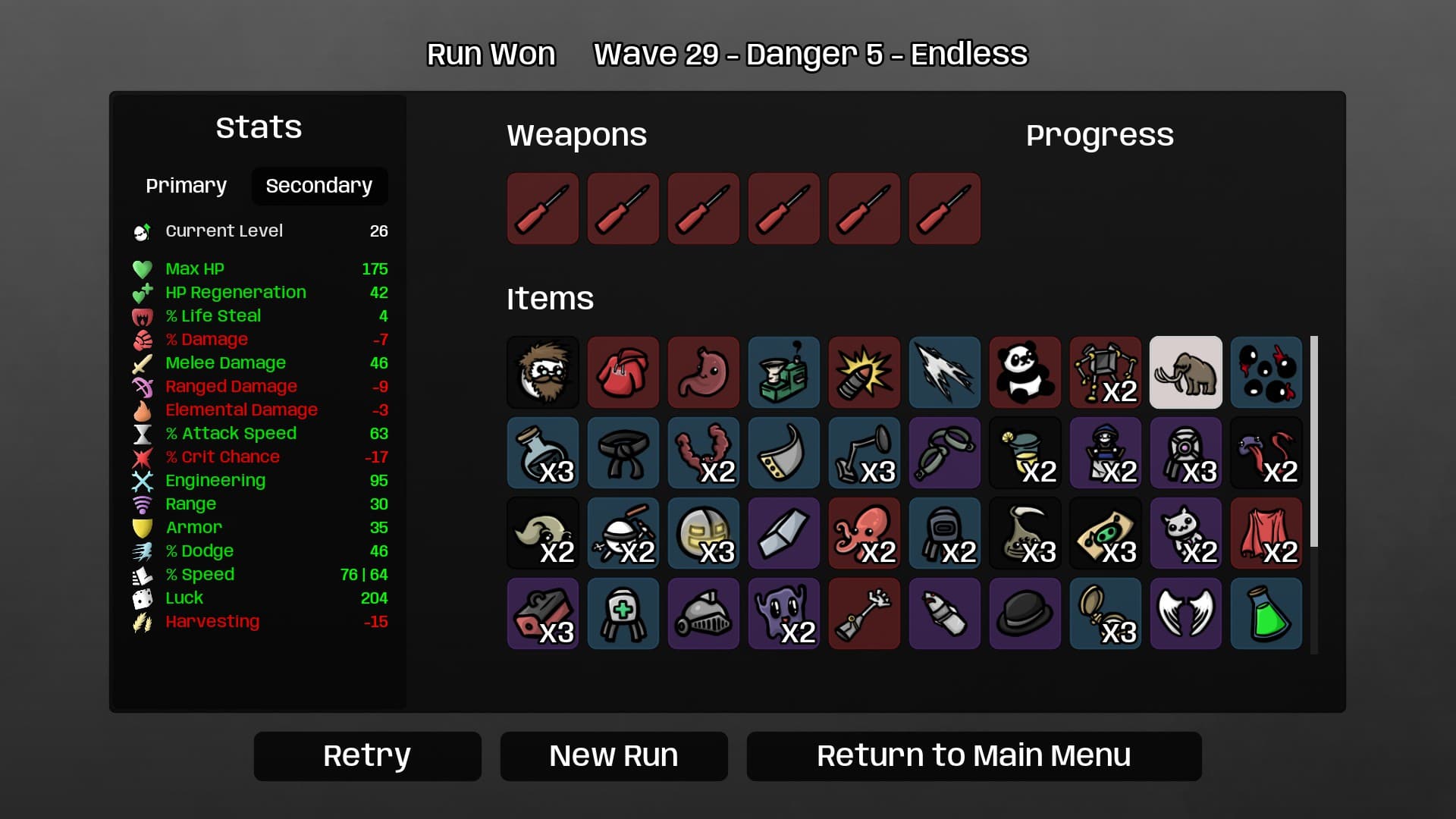This screenshot has width=1456, height=819.
Task: Select the medical turret item
Action: 623,613
